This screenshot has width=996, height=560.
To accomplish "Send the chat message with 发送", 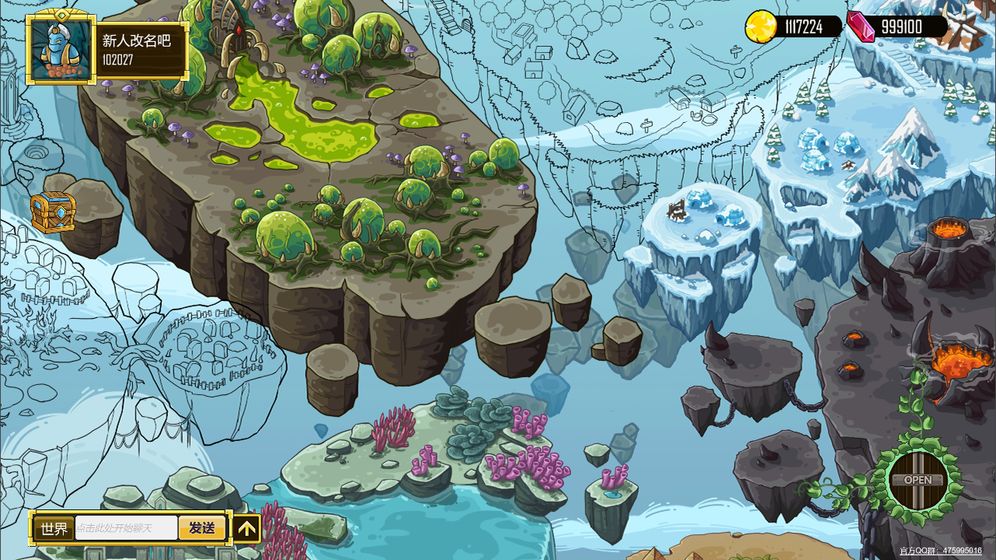I will point(202,529).
